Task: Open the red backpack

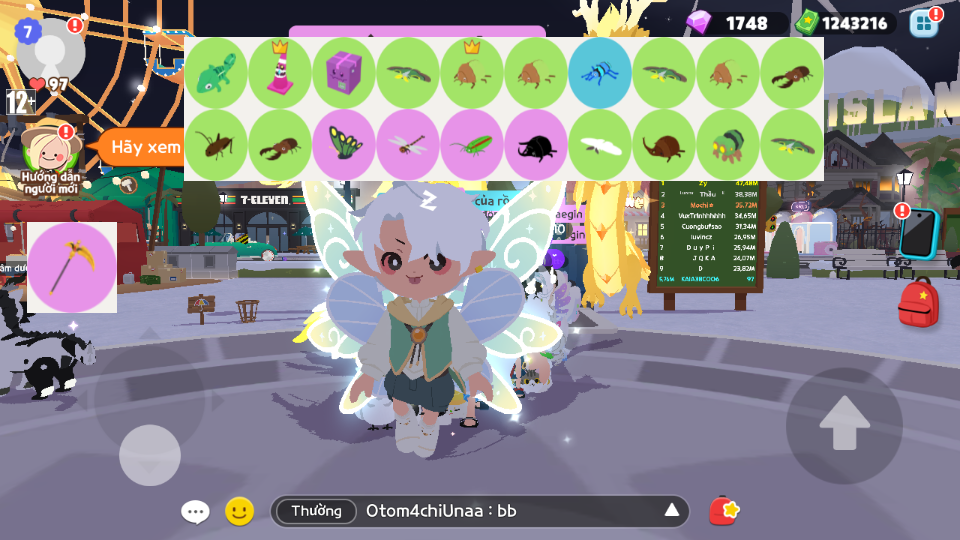Action: pyautogui.click(x=918, y=303)
